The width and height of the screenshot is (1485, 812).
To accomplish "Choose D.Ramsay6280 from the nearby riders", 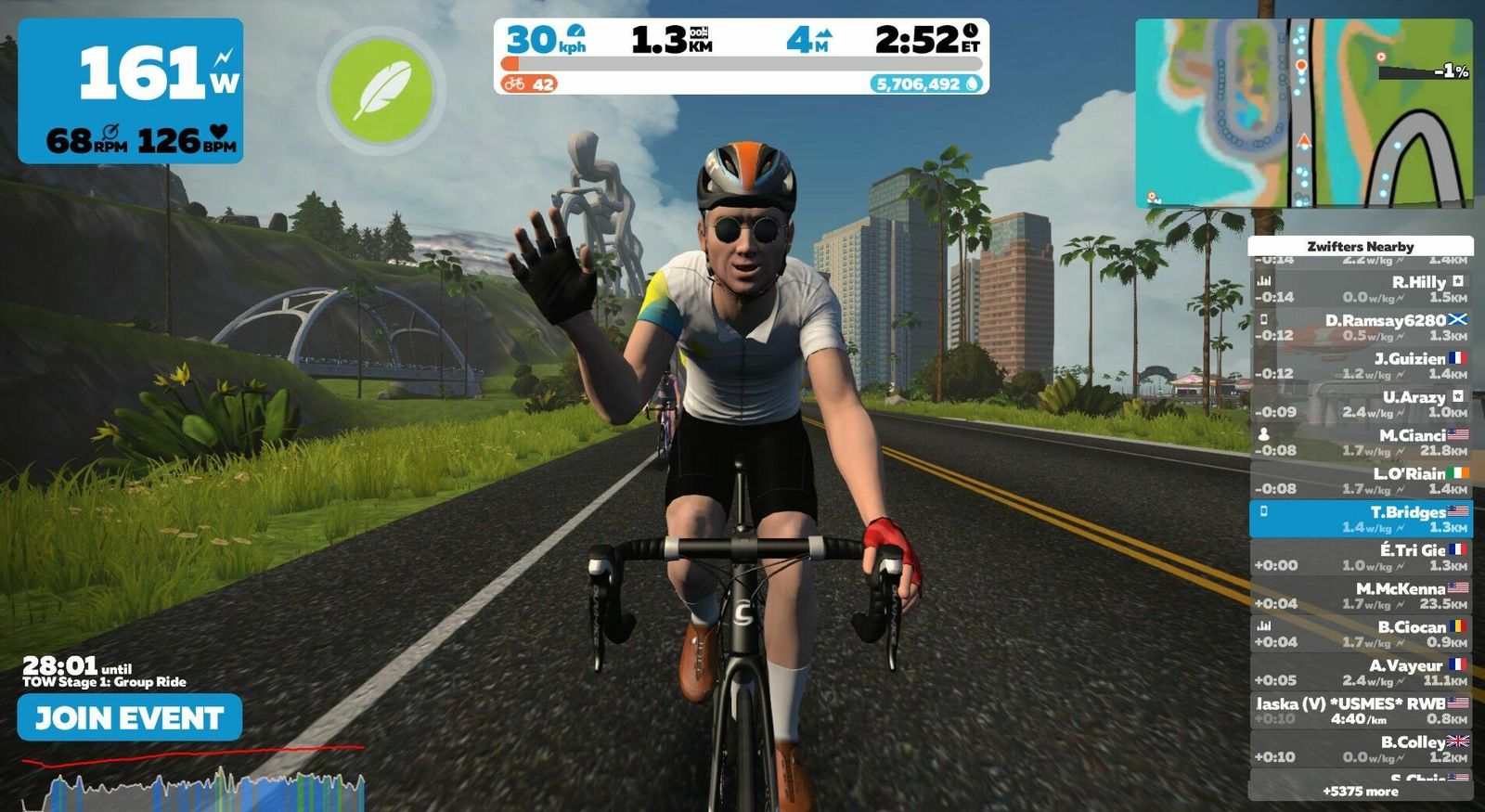I will coord(1361,327).
